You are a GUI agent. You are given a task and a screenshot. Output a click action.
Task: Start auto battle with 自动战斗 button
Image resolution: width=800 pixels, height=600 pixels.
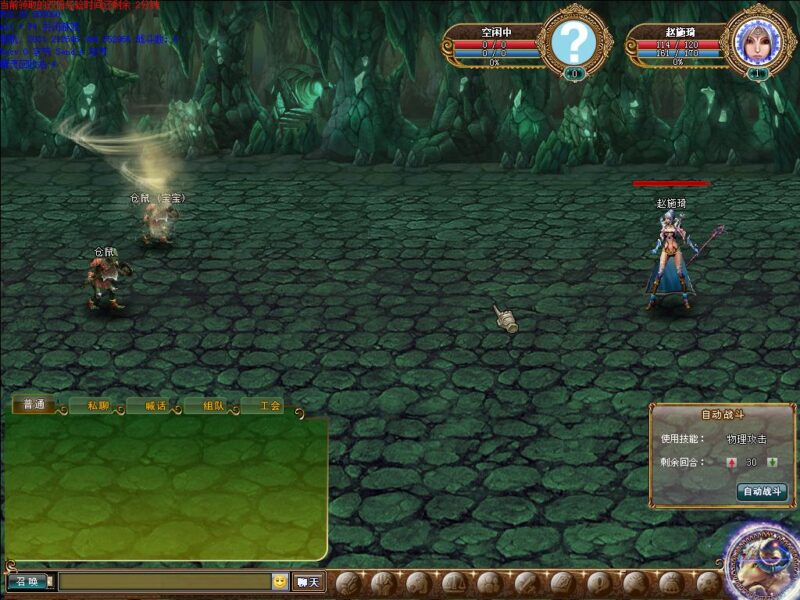click(x=762, y=491)
